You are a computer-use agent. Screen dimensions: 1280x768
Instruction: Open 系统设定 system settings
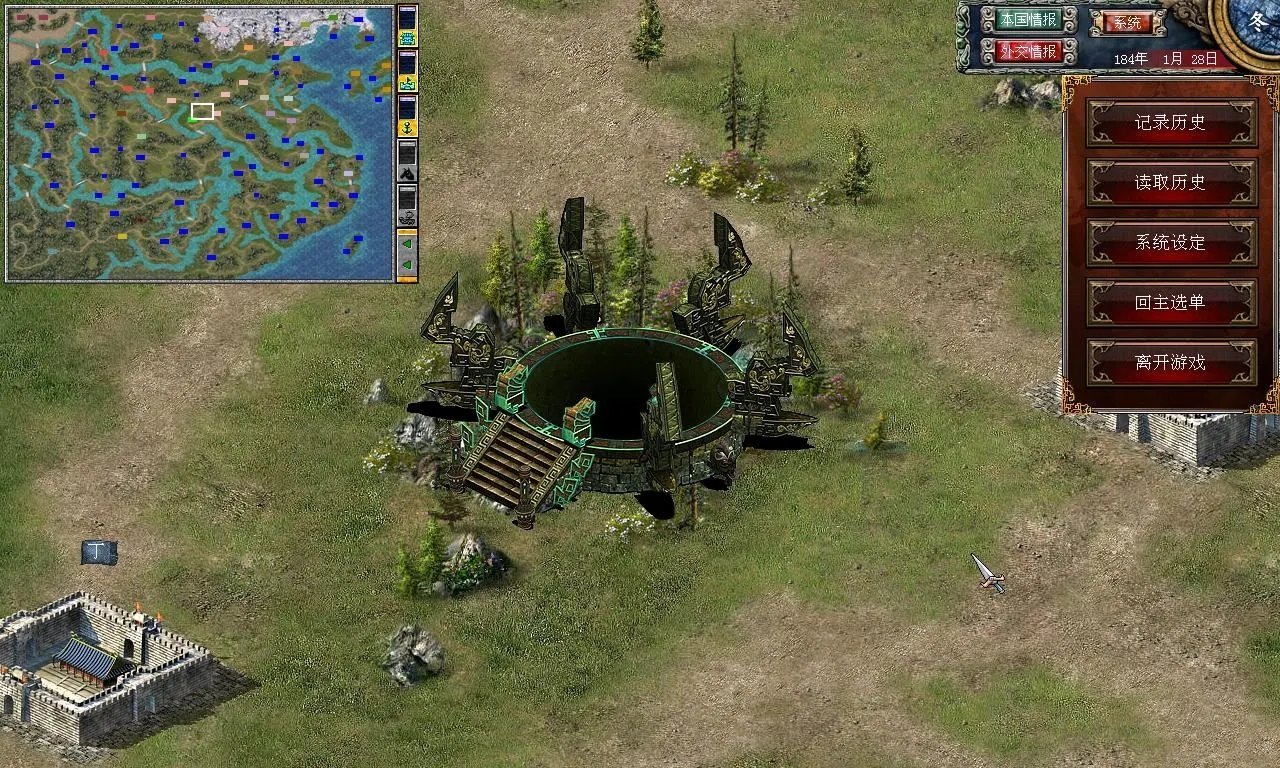click(1171, 243)
